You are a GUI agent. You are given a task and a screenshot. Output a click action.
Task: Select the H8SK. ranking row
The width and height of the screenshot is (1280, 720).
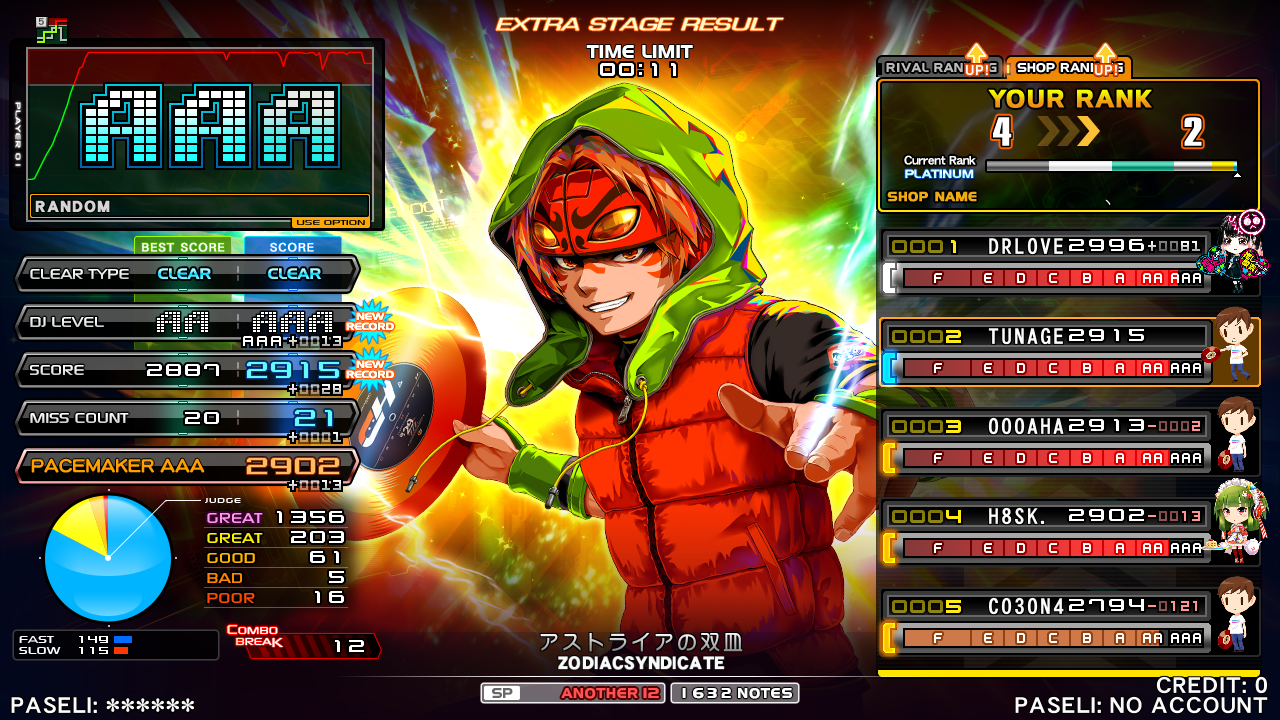(1045, 532)
